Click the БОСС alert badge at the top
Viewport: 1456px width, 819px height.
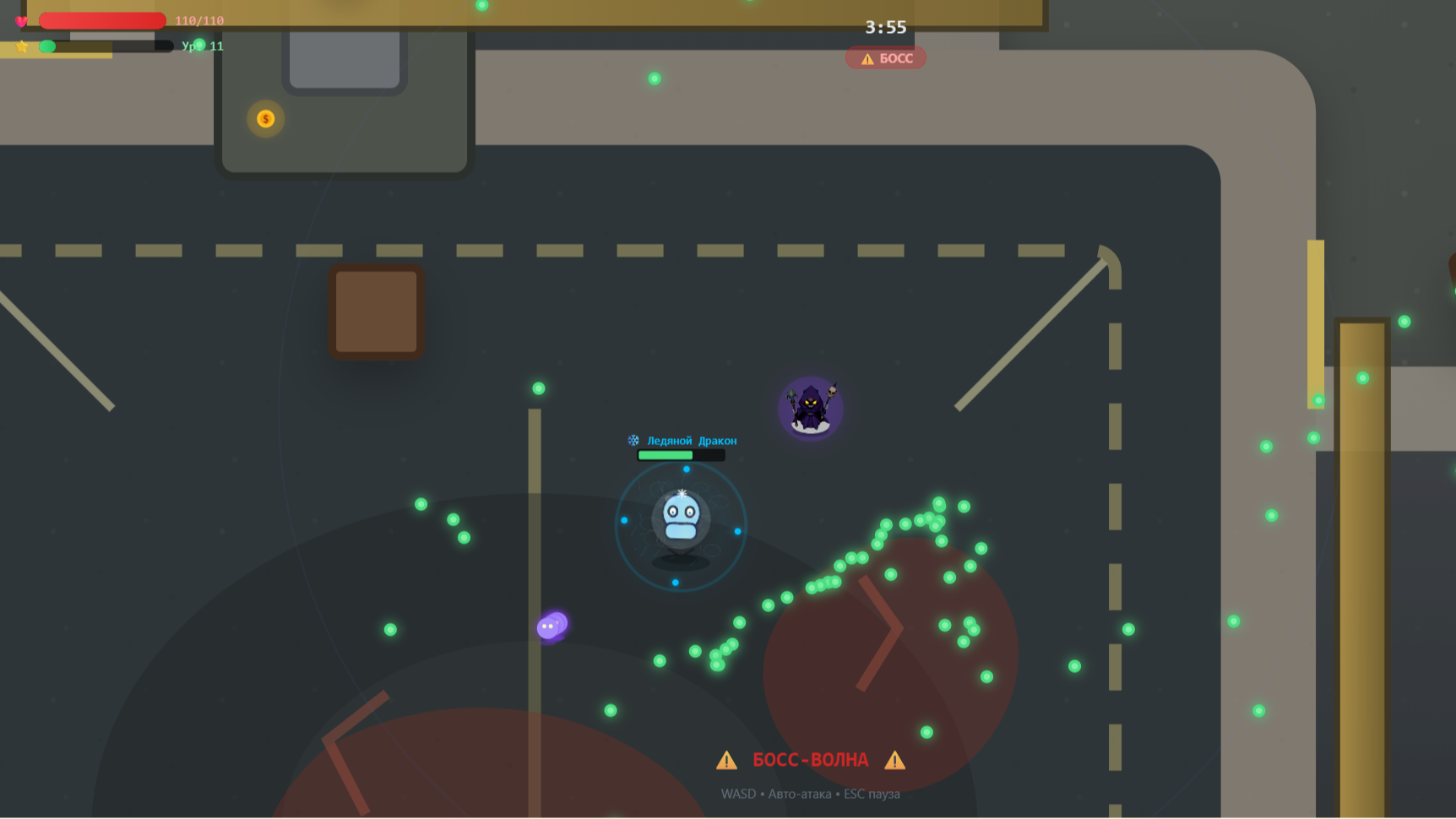point(885,58)
